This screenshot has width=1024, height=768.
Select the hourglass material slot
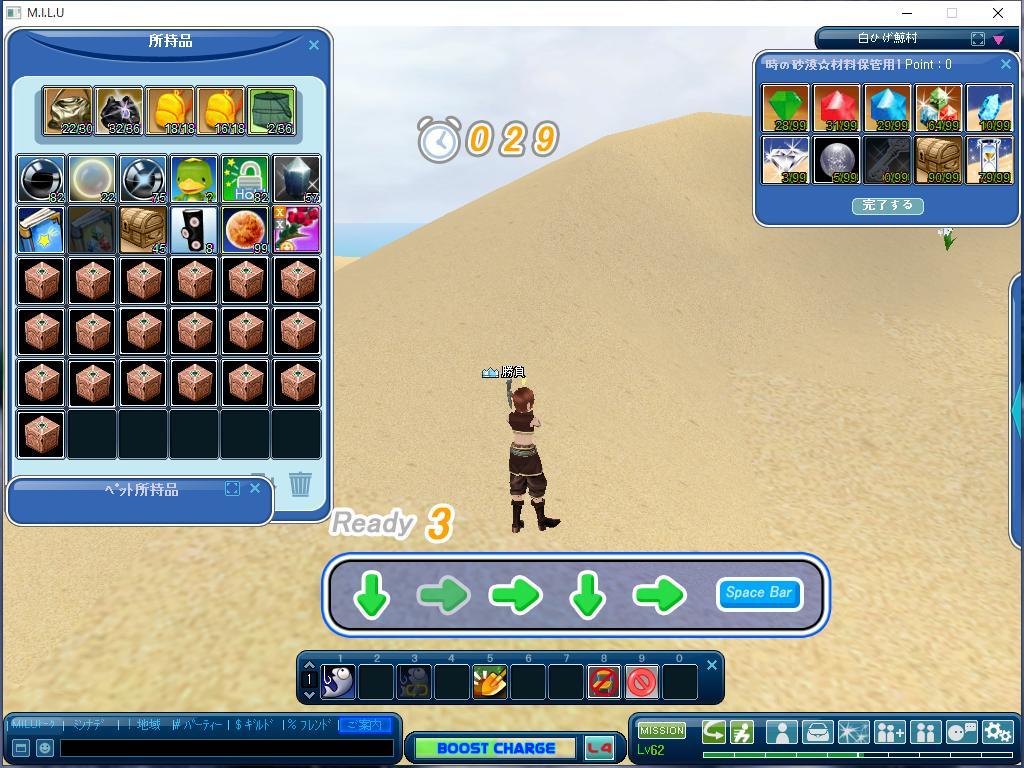pos(989,160)
